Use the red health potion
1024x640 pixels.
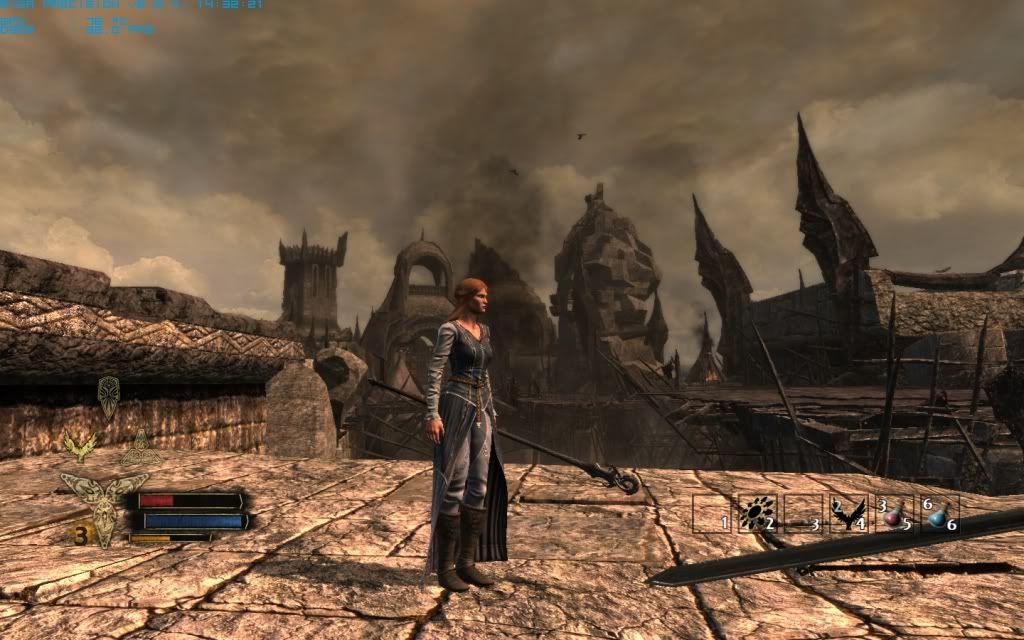pos(893,513)
